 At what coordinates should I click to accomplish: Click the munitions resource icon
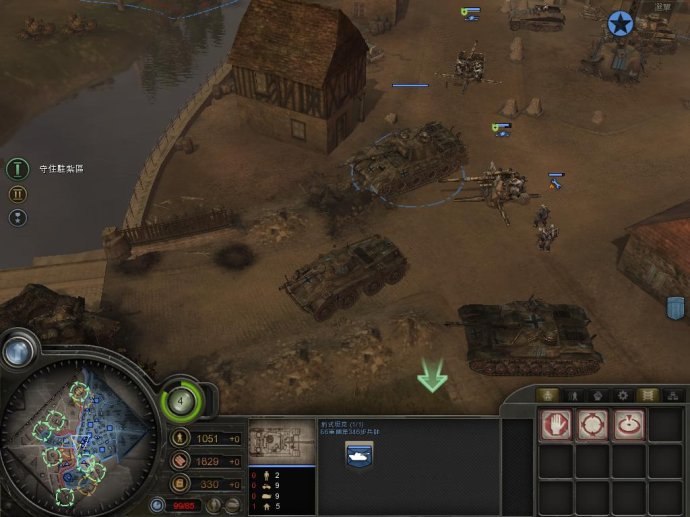point(180,461)
